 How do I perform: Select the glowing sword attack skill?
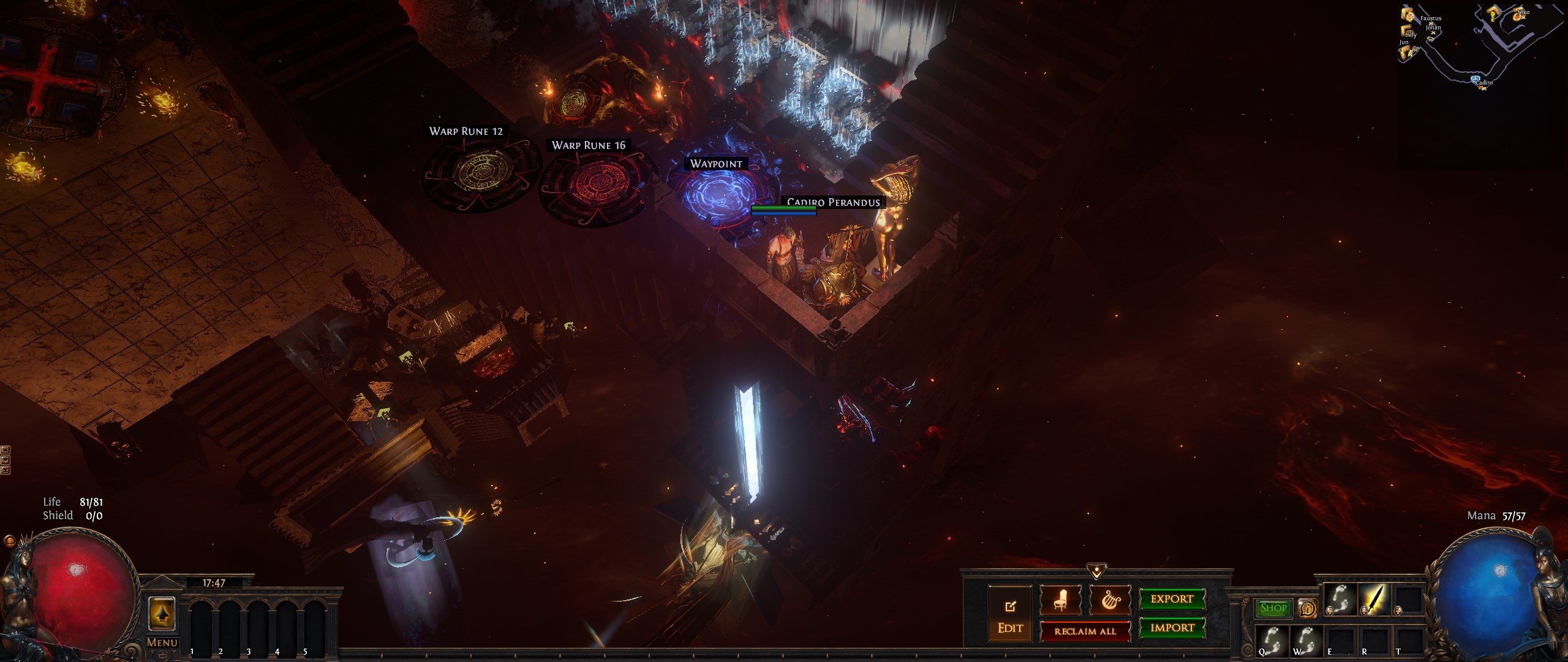point(1374,599)
